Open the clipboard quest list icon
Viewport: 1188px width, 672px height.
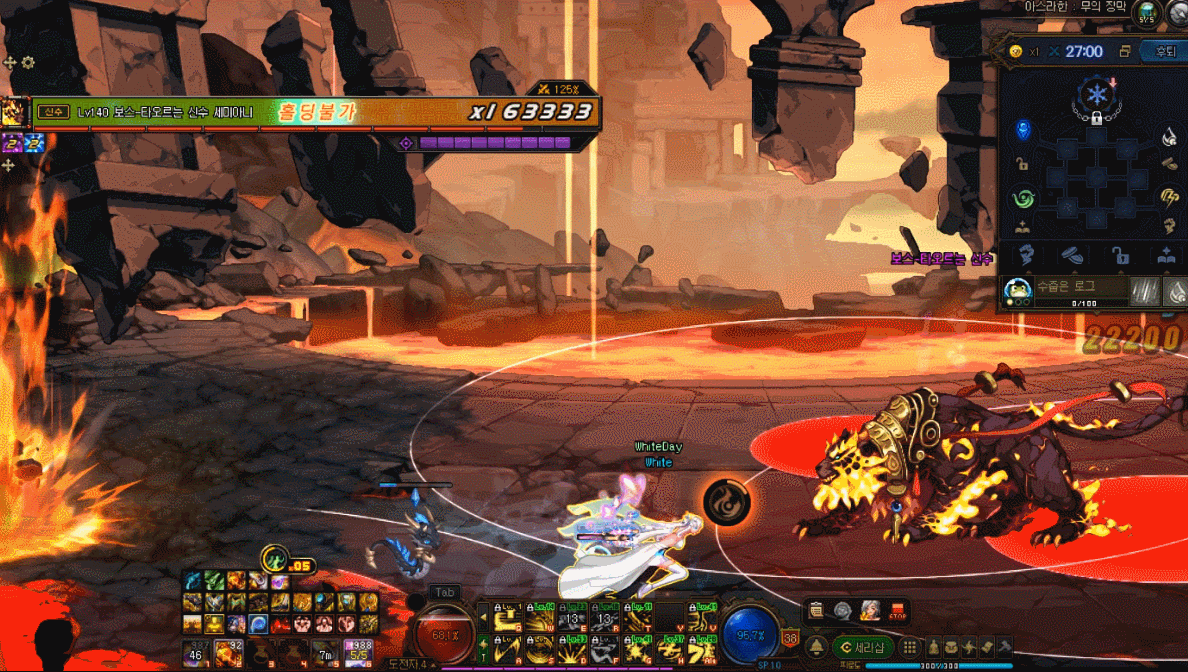[x=817, y=611]
